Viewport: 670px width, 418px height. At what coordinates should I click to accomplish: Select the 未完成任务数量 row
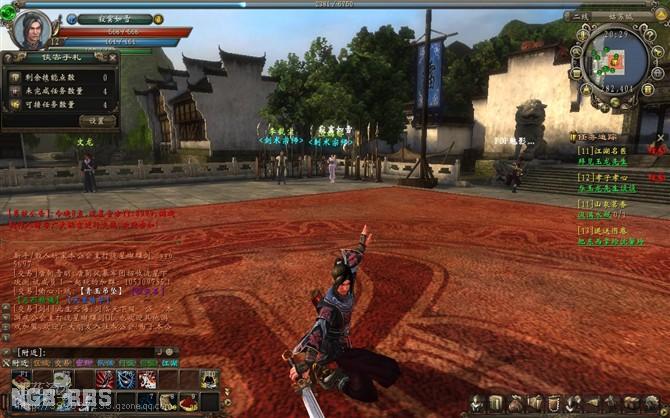[x=60, y=91]
